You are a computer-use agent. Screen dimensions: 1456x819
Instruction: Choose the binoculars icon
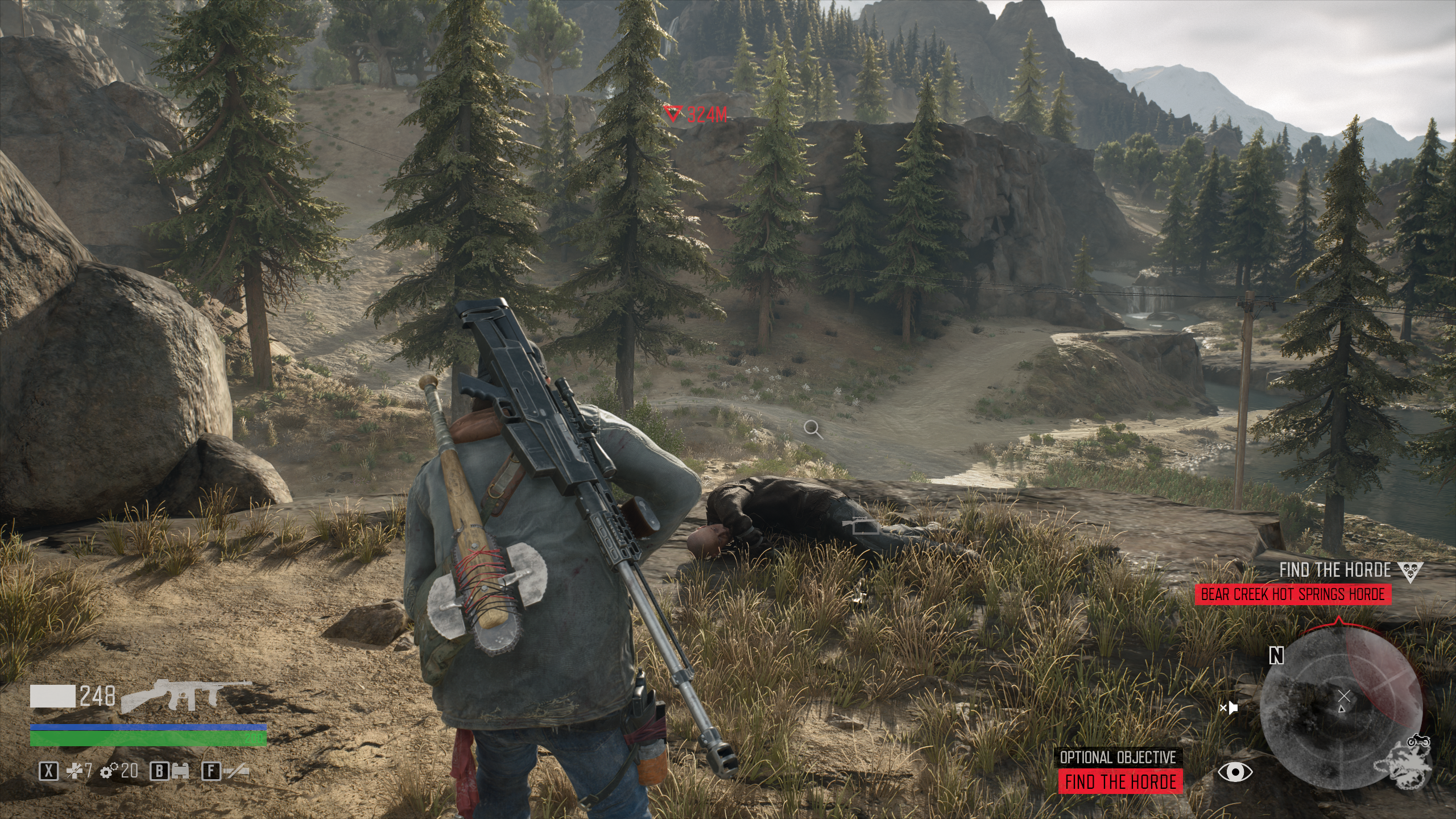click(181, 771)
